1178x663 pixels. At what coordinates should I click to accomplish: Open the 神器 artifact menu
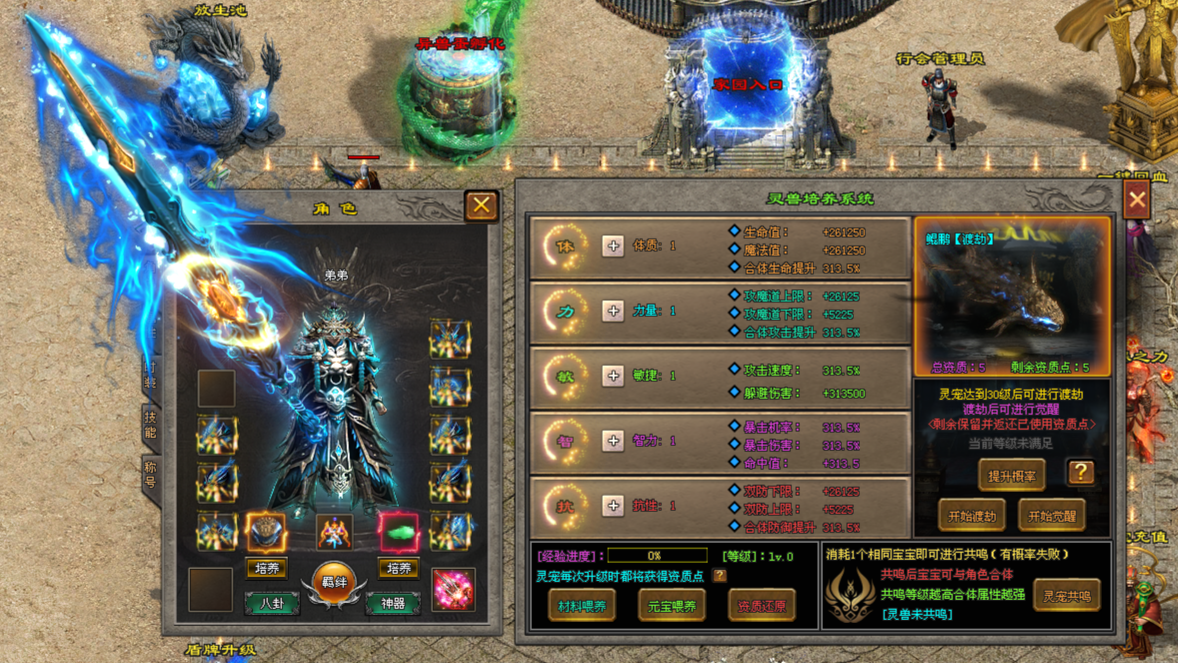393,603
